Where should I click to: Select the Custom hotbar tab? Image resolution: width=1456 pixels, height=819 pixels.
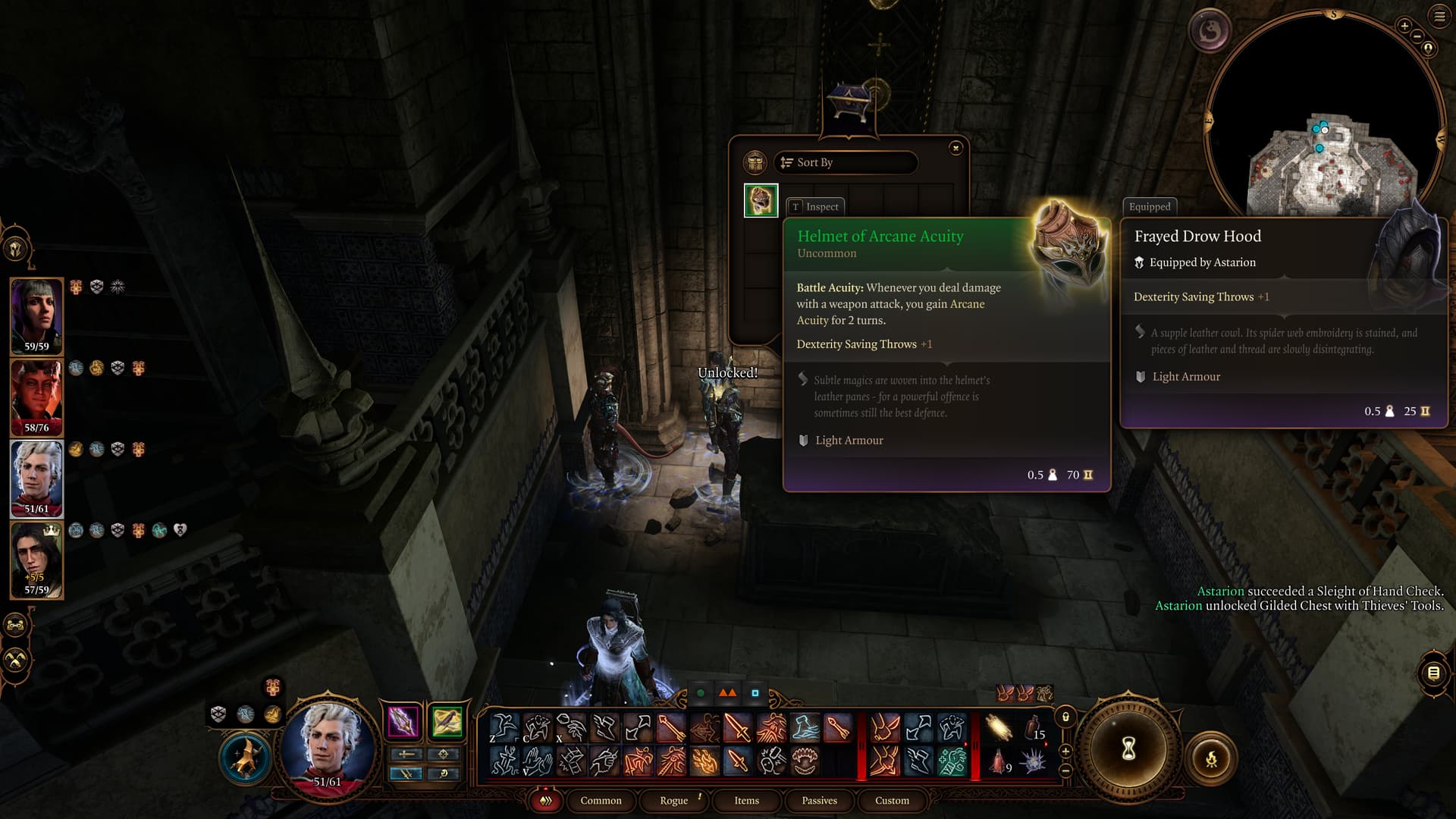point(892,800)
